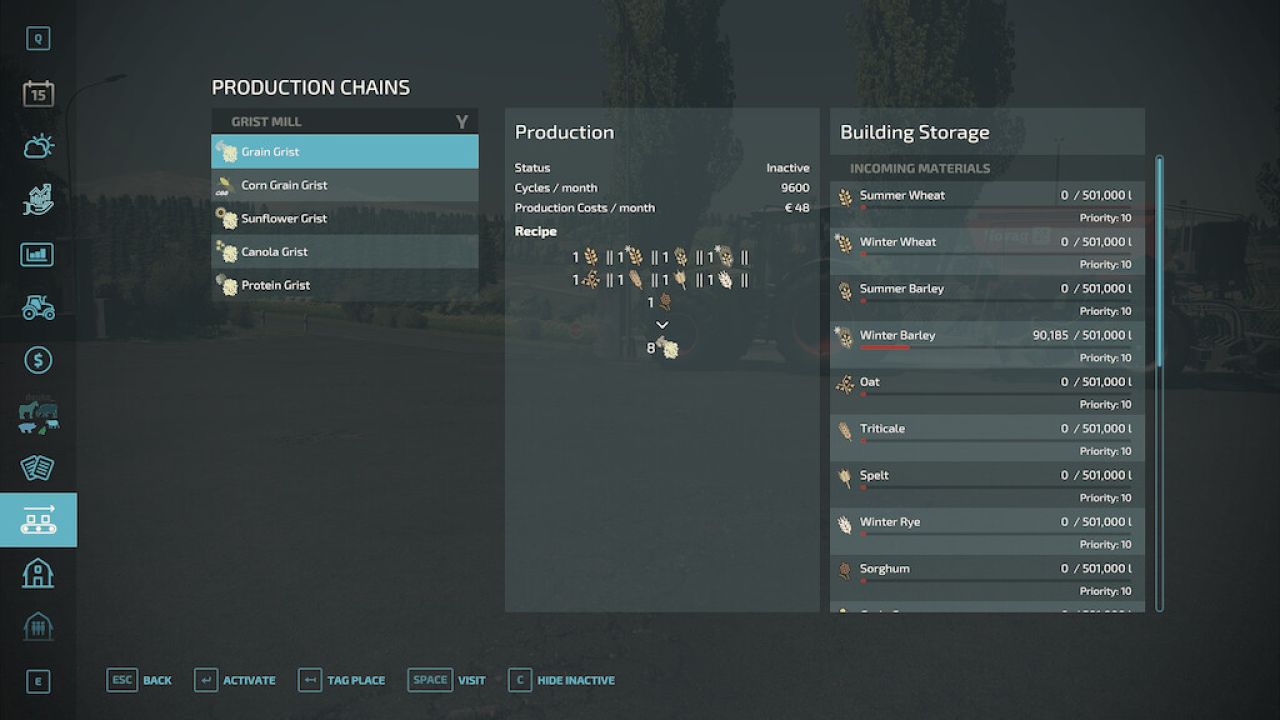The image size is (1280, 720).
Task: Open the Finances dollar icon
Action: [38, 360]
